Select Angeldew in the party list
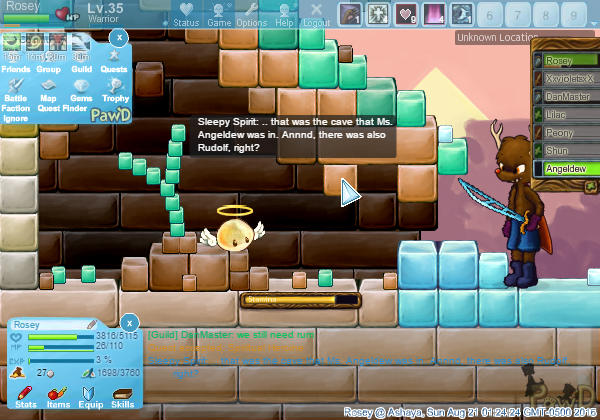 click(x=566, y=169)
